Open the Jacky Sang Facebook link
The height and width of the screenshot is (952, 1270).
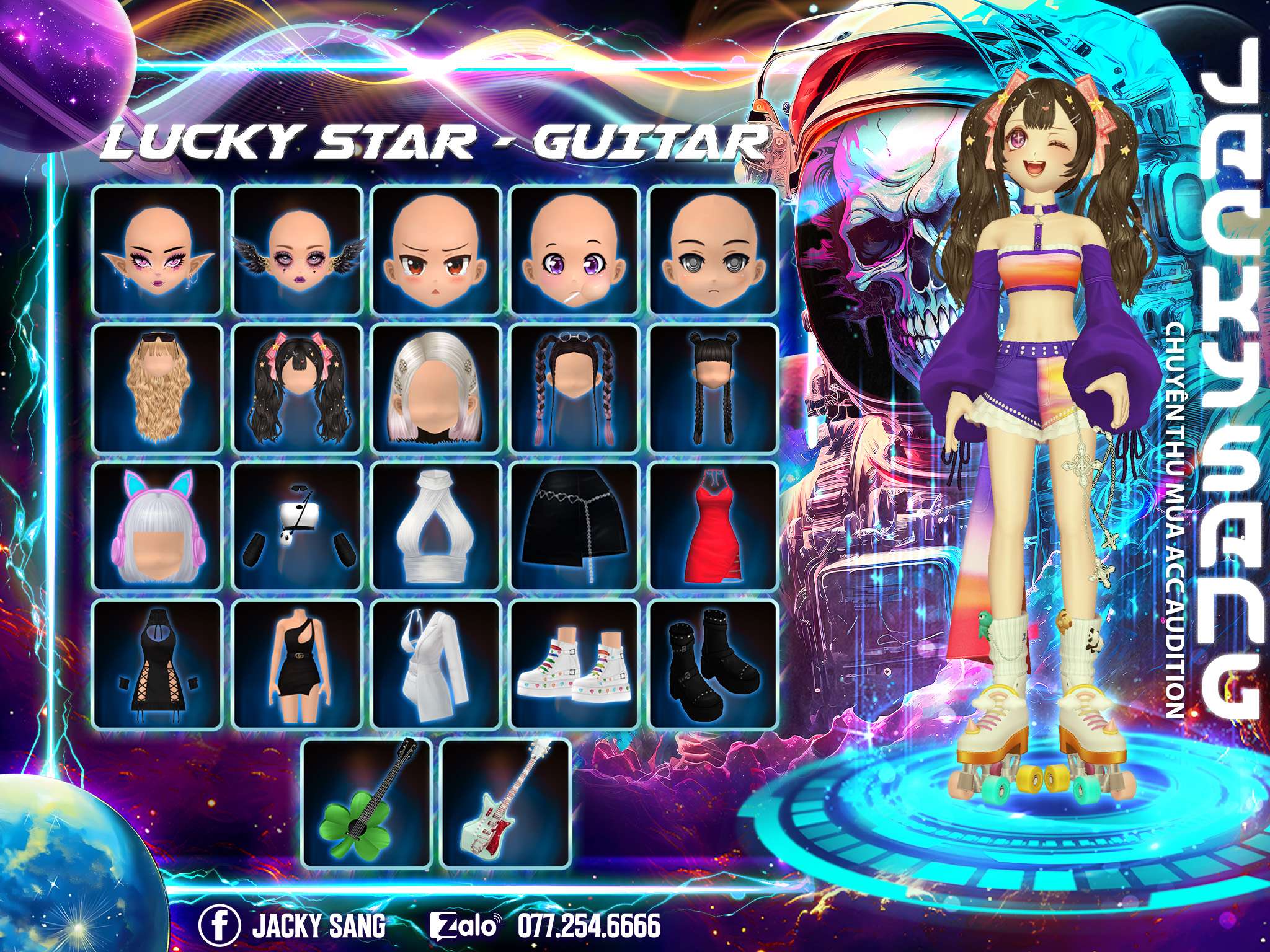(x=293, y=926)
